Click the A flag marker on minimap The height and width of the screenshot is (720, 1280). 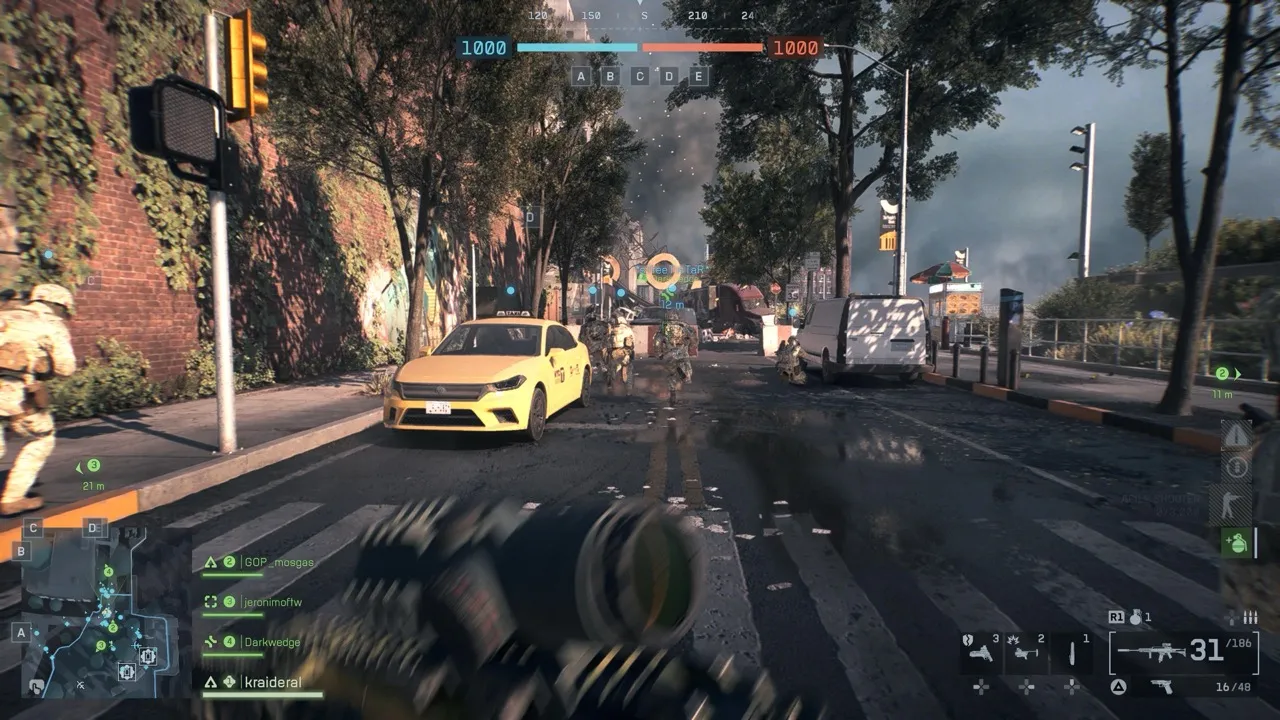pyautogui.click(x=21, y=633)
